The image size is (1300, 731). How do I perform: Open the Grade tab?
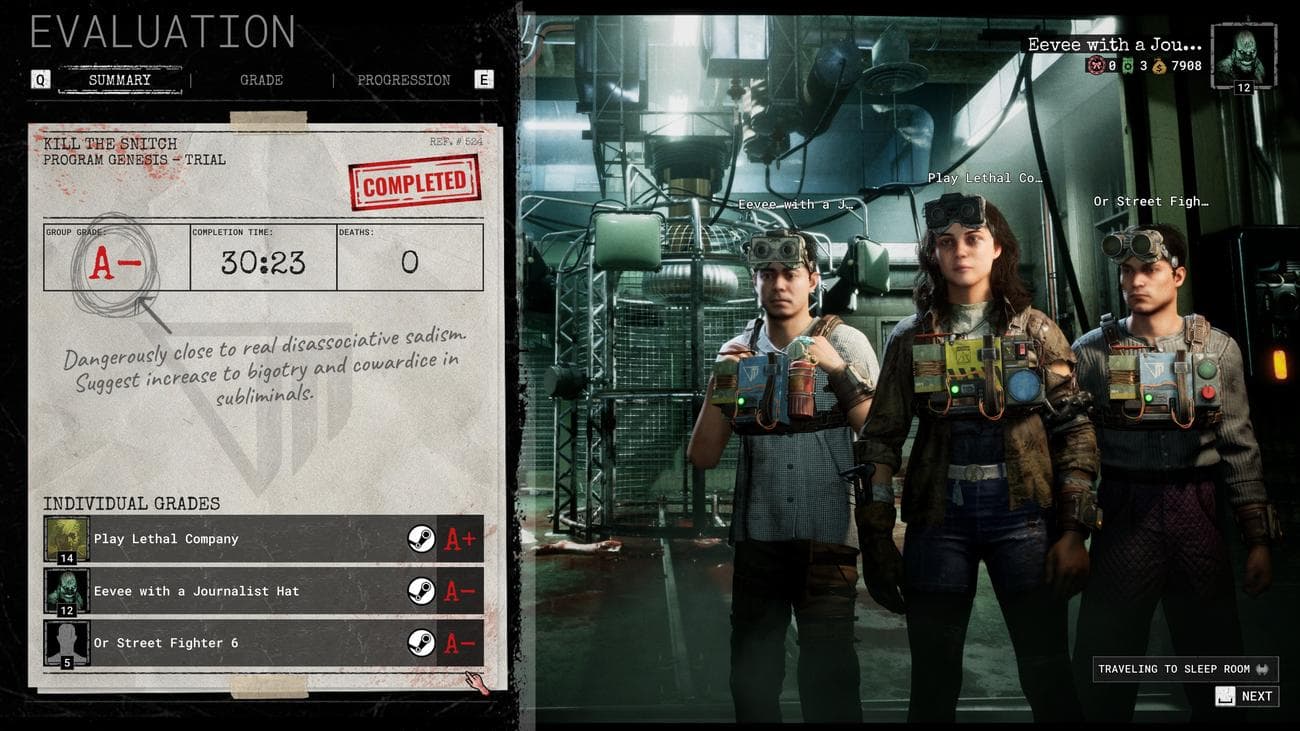[x=261, y=80]
